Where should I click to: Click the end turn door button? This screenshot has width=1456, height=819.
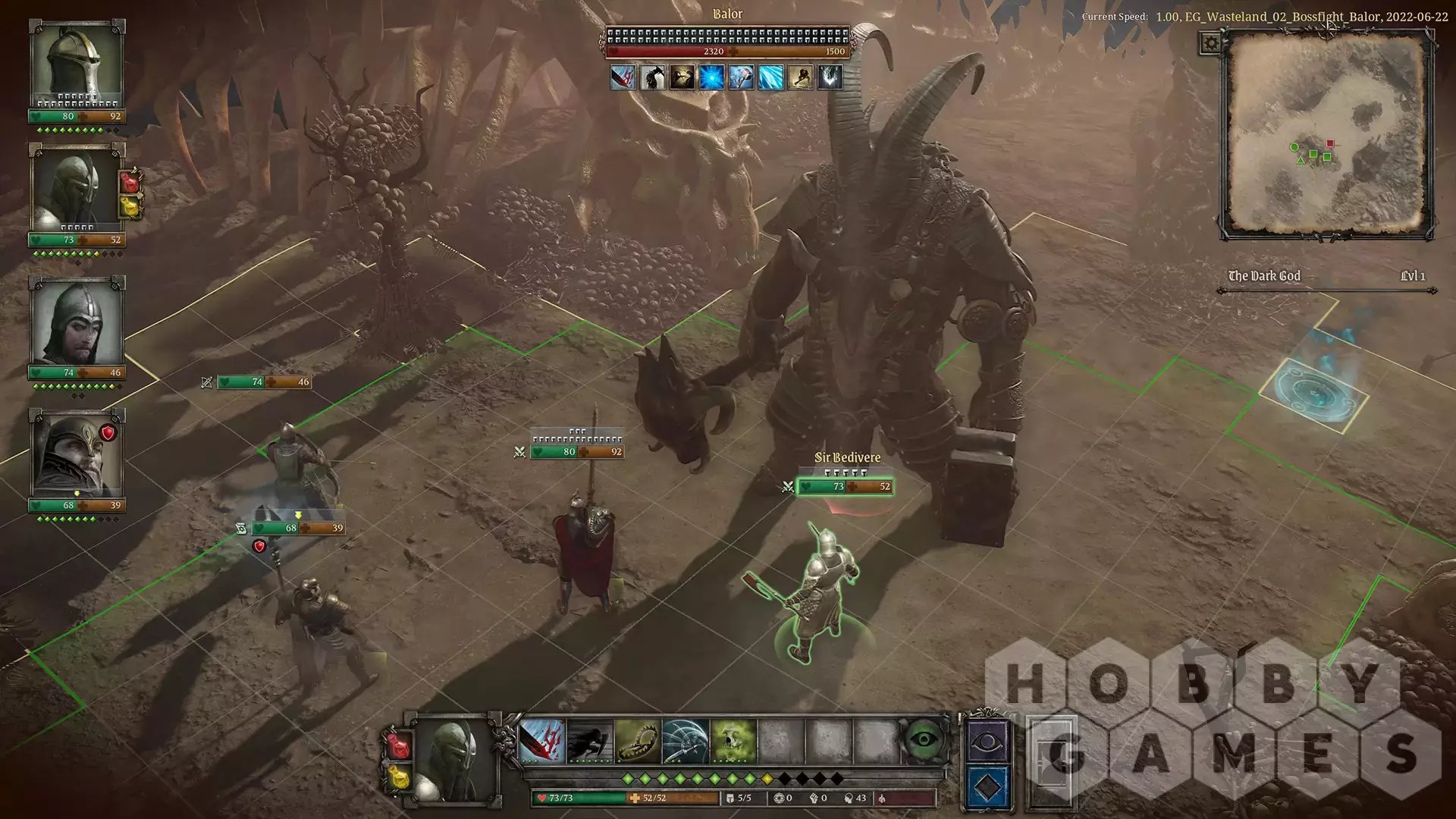tap(1051, 761)
